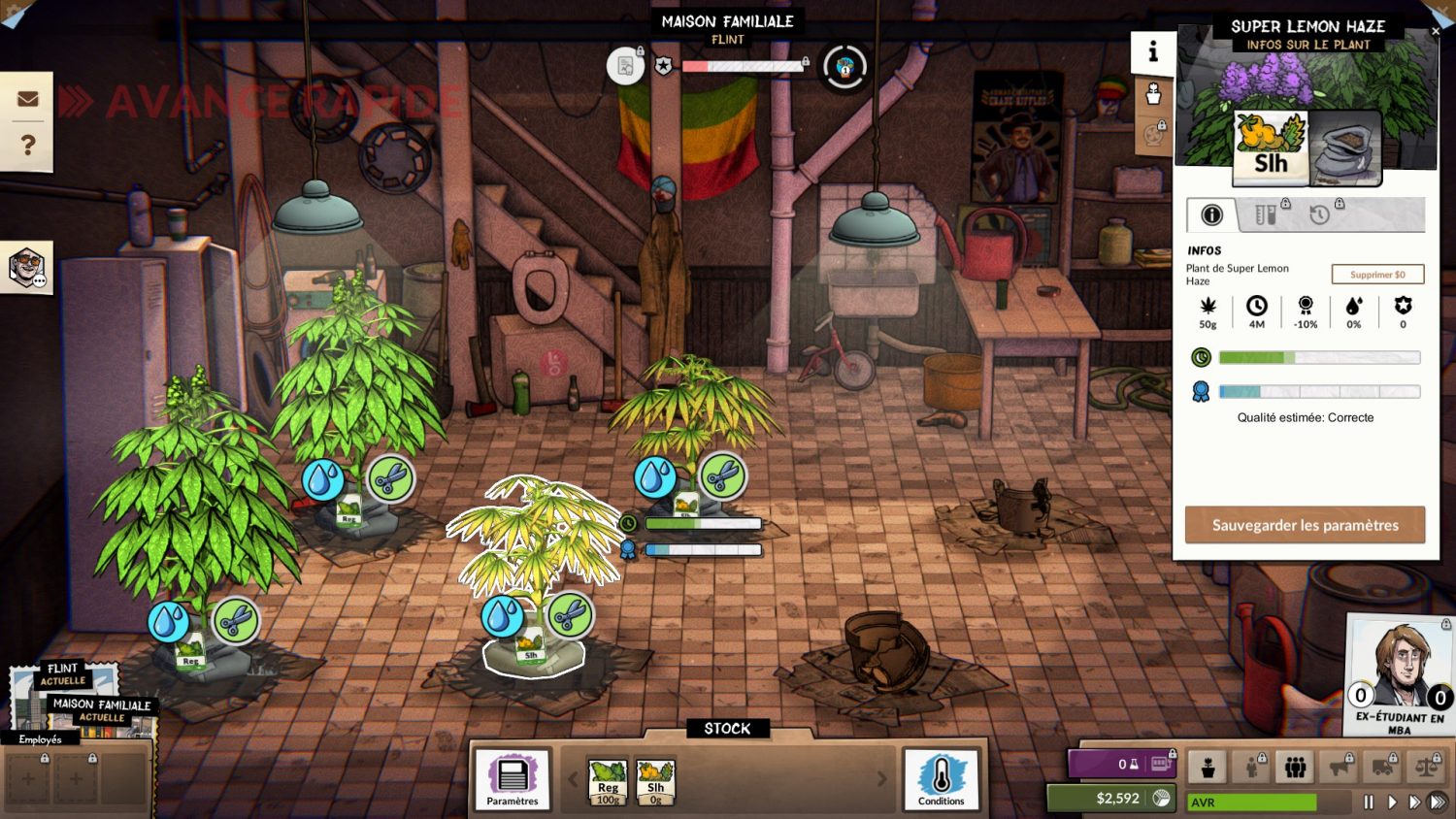Open the character chat portrait icon
The height and width of the screenshot is (819, 1456).
coord(26,267)
